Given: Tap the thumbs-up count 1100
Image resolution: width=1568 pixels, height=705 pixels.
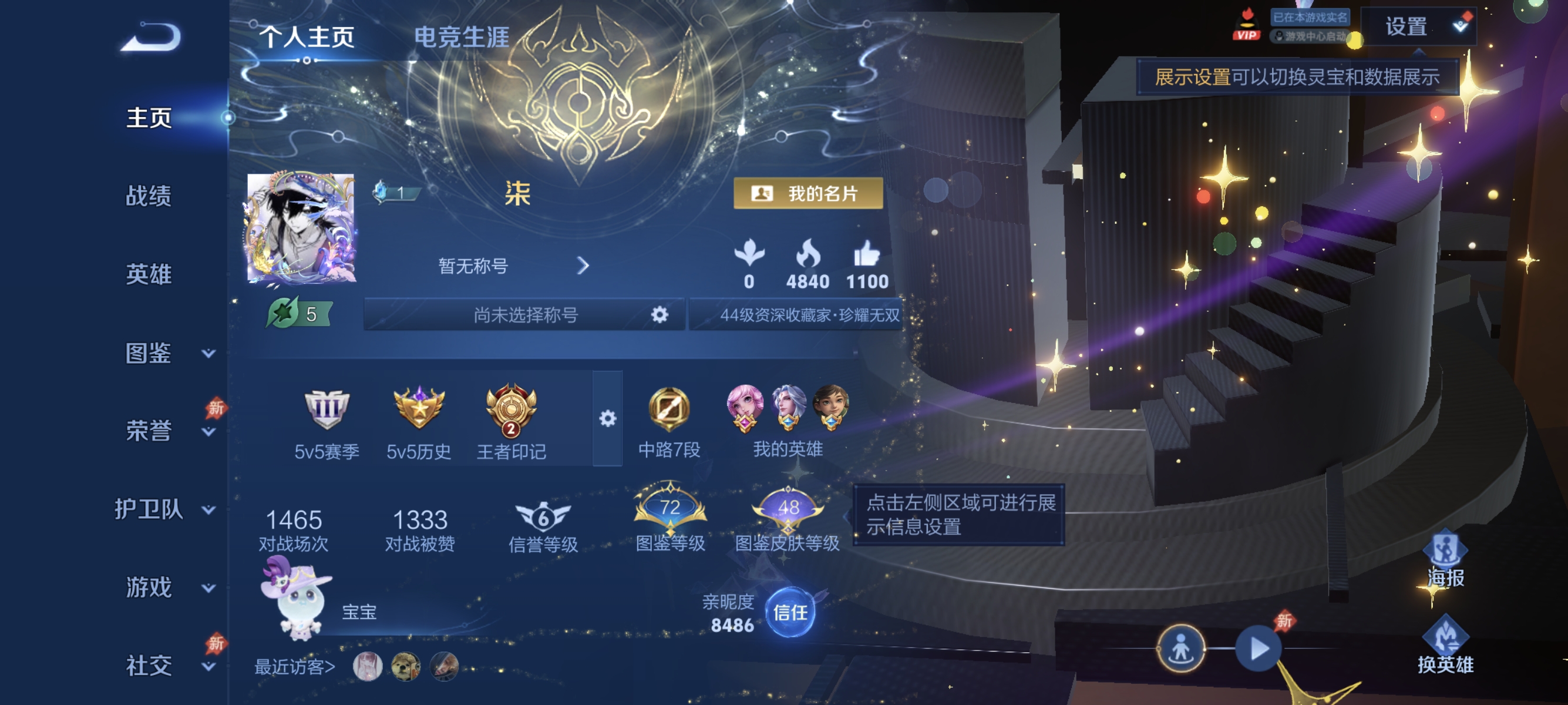Looking at the screenshot, I should coord(867,268).
